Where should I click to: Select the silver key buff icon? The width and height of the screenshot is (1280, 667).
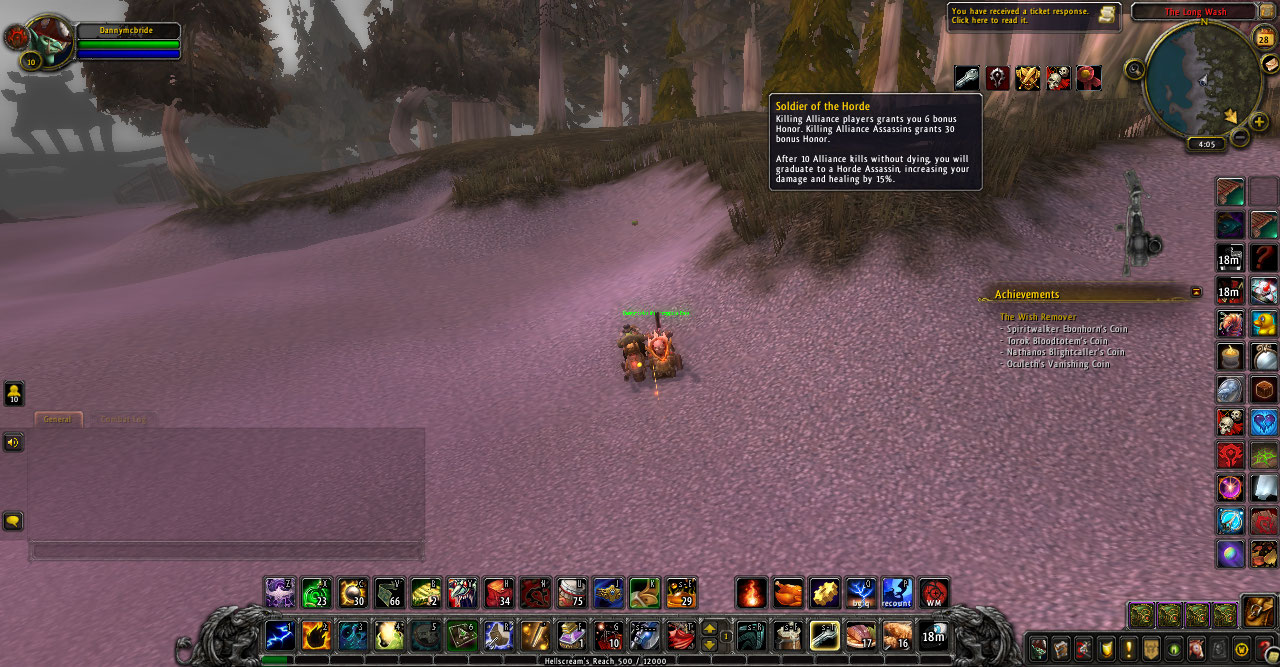[966, 78]
